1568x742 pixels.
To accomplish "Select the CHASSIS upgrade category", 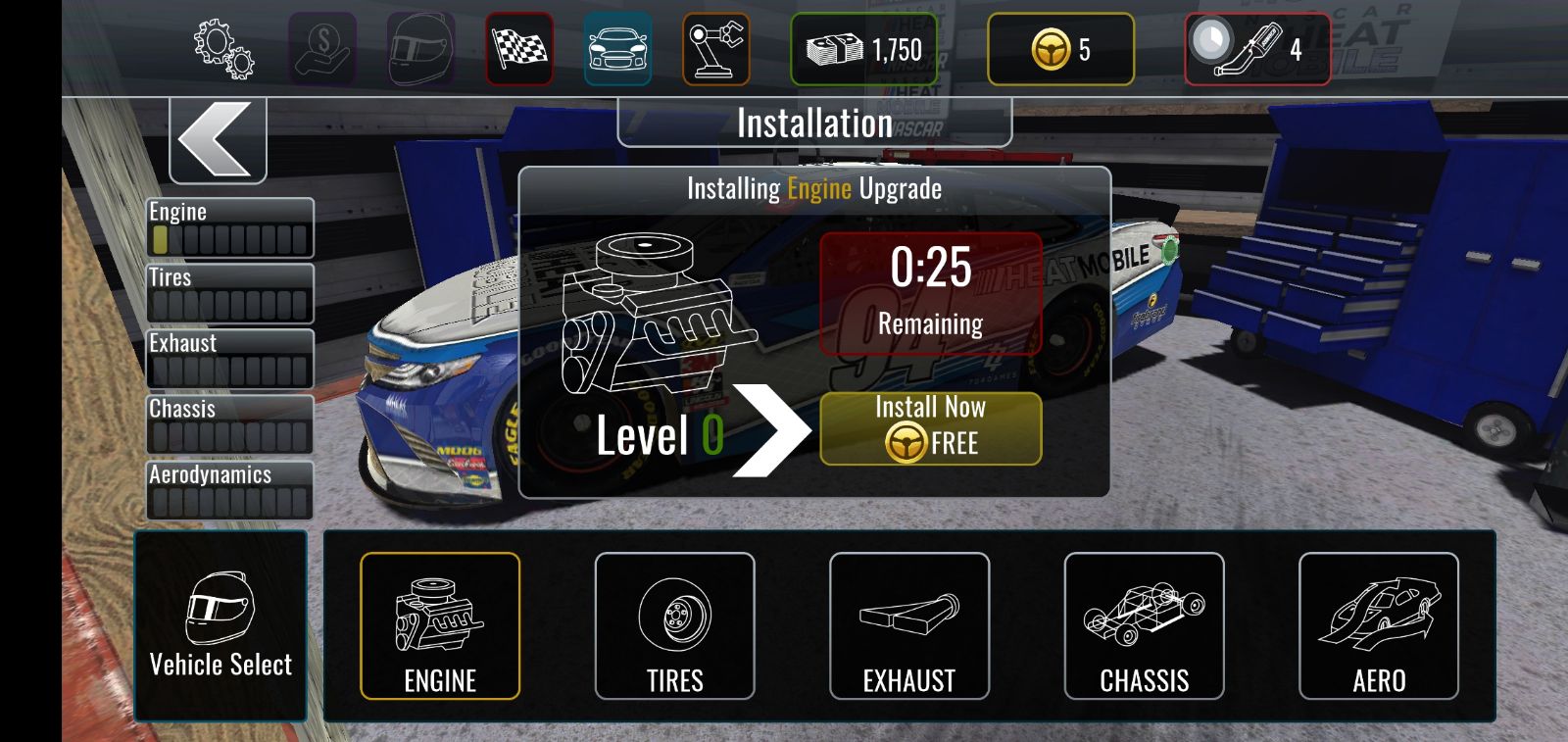I will (1144, 625).
